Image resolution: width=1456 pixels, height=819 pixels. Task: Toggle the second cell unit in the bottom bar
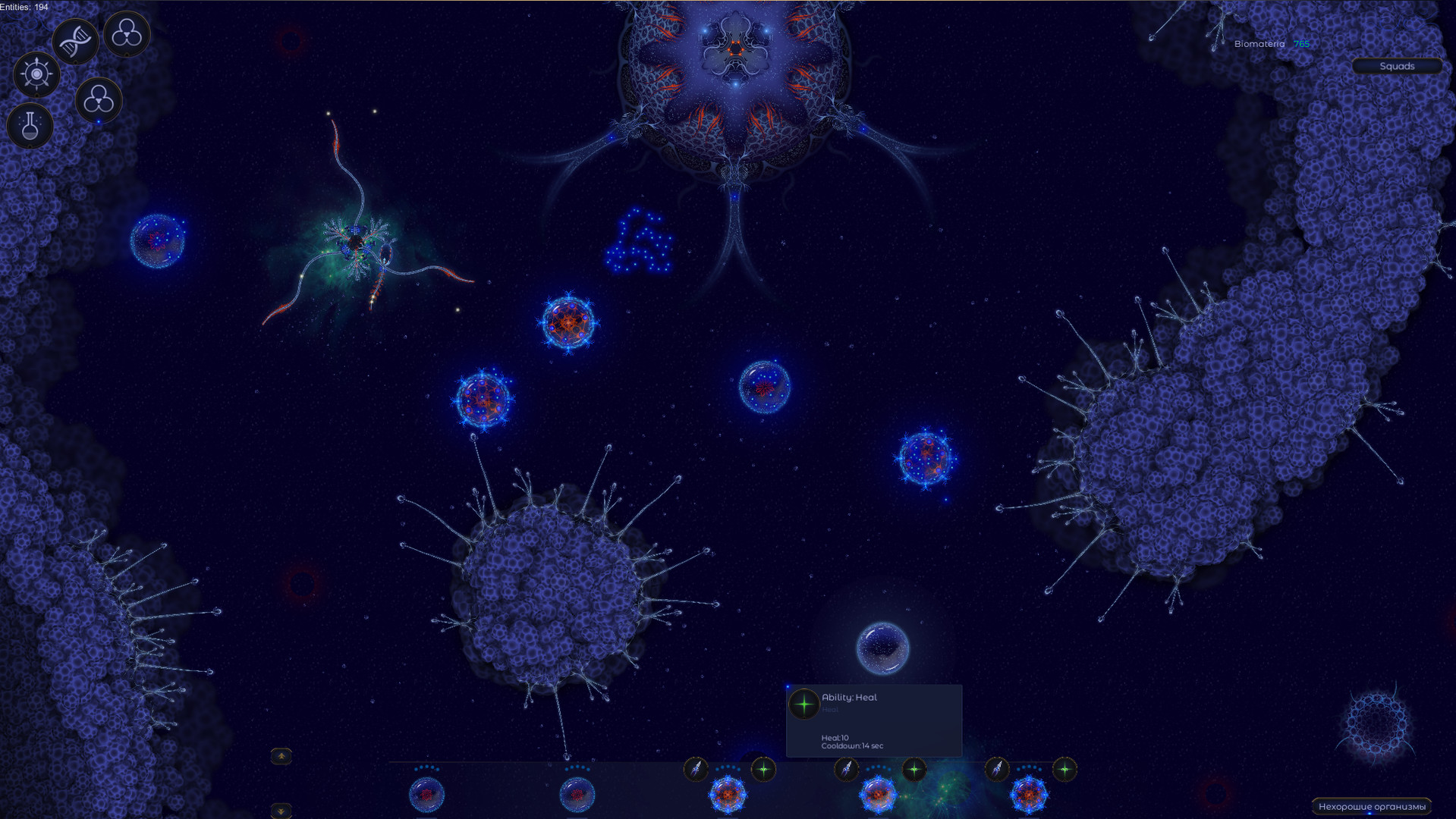(x=577, y=793)
